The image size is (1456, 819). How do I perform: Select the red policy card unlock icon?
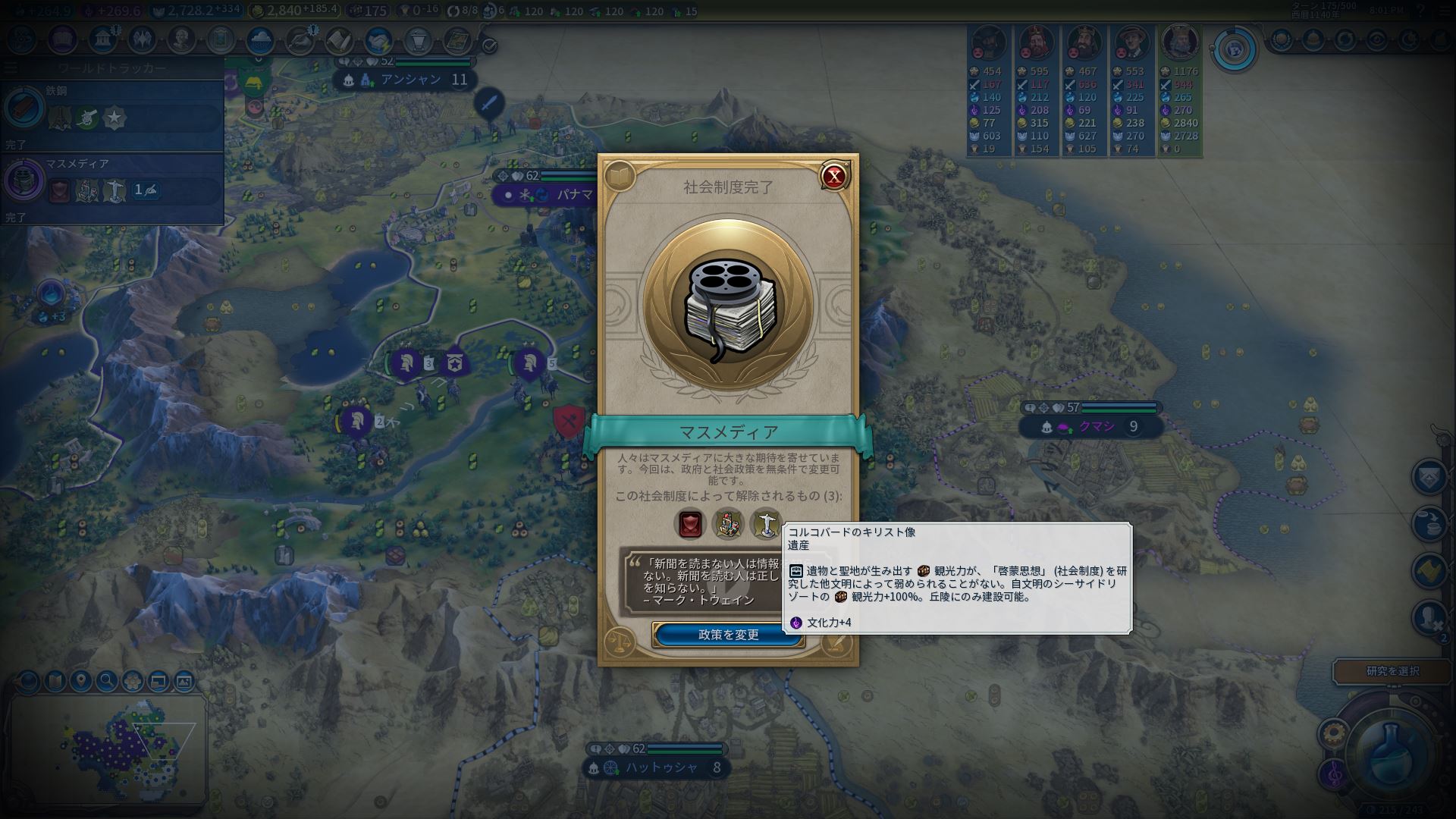(690, 524)
